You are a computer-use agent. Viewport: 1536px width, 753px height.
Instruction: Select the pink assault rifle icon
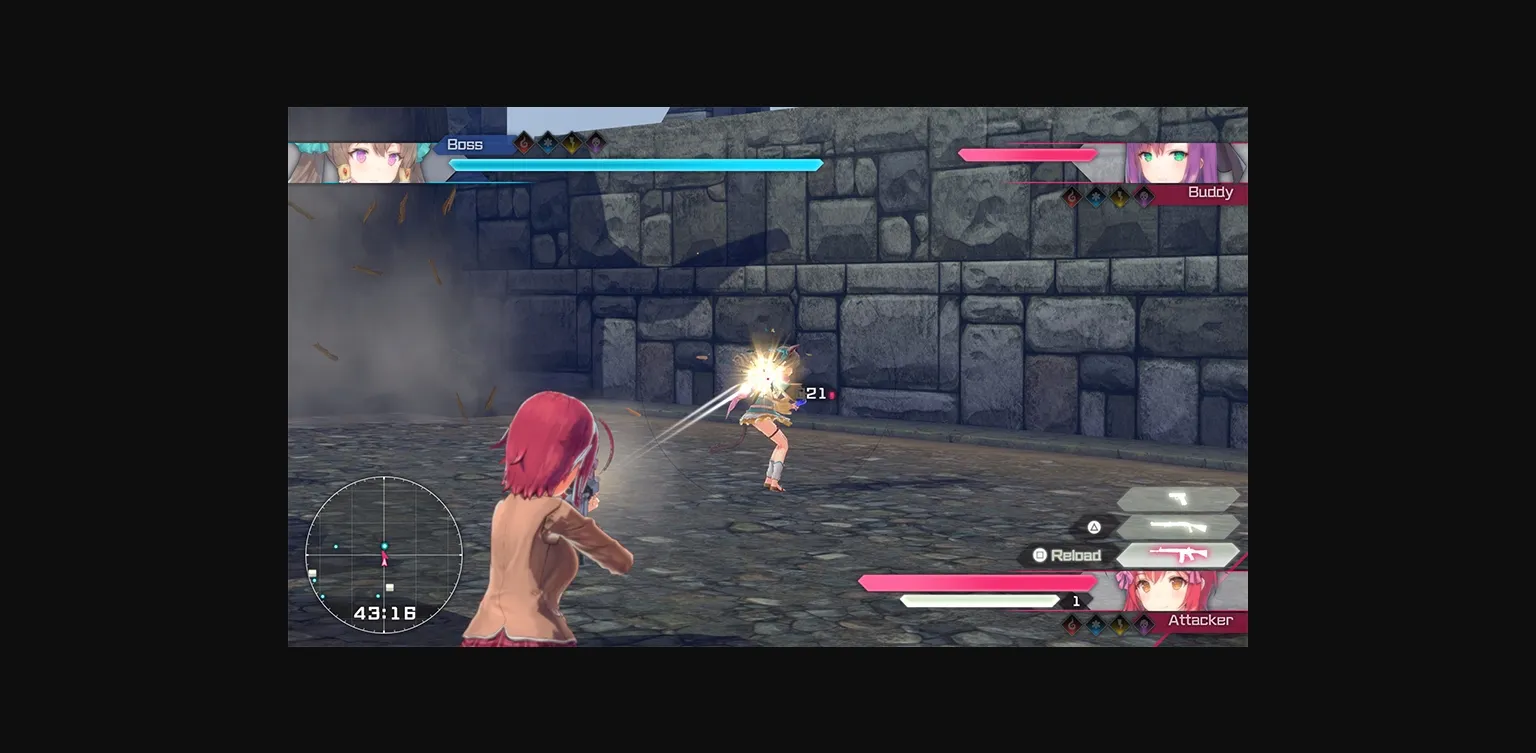click(x=1178, y=553)
